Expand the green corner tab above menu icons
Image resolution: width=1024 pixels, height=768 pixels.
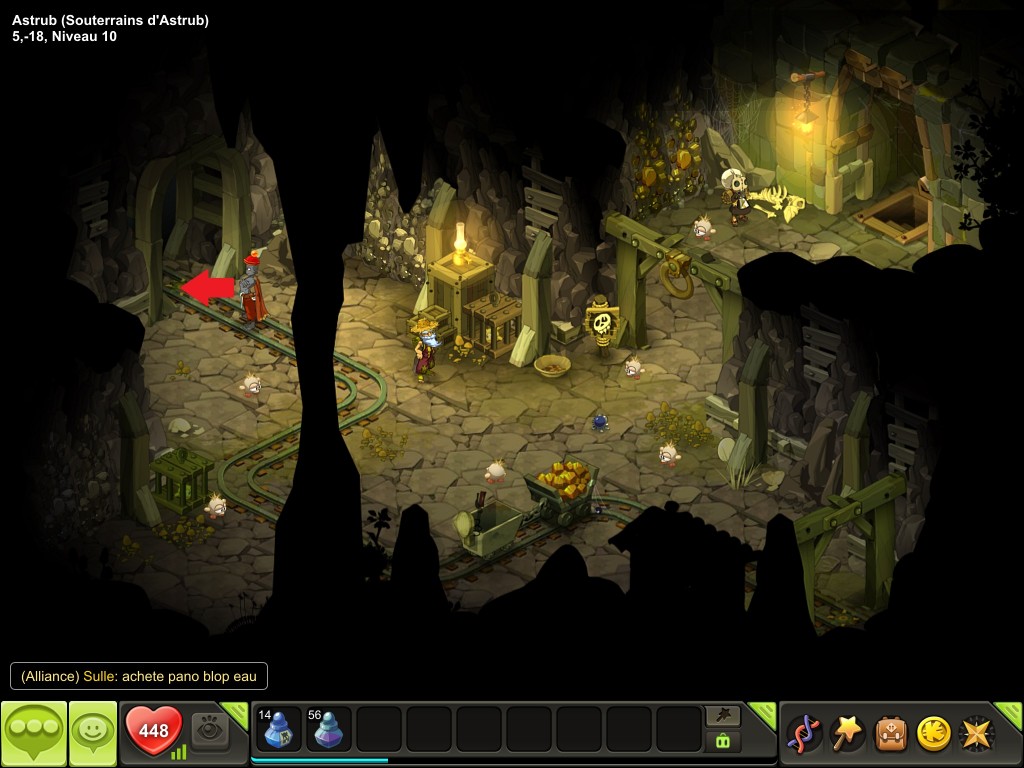(1010, 711)
